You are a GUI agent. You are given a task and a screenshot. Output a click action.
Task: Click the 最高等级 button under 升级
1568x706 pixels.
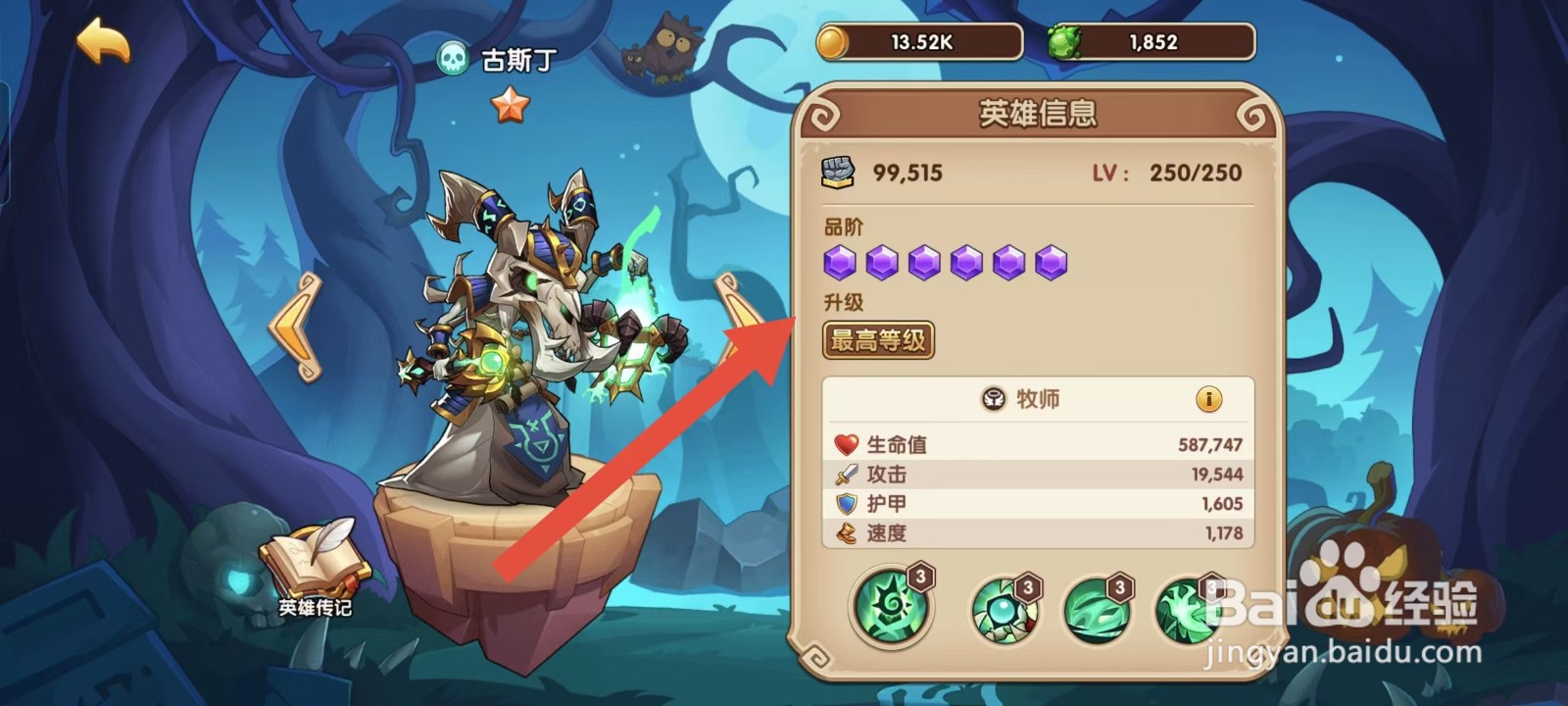[x=879, y=340]
